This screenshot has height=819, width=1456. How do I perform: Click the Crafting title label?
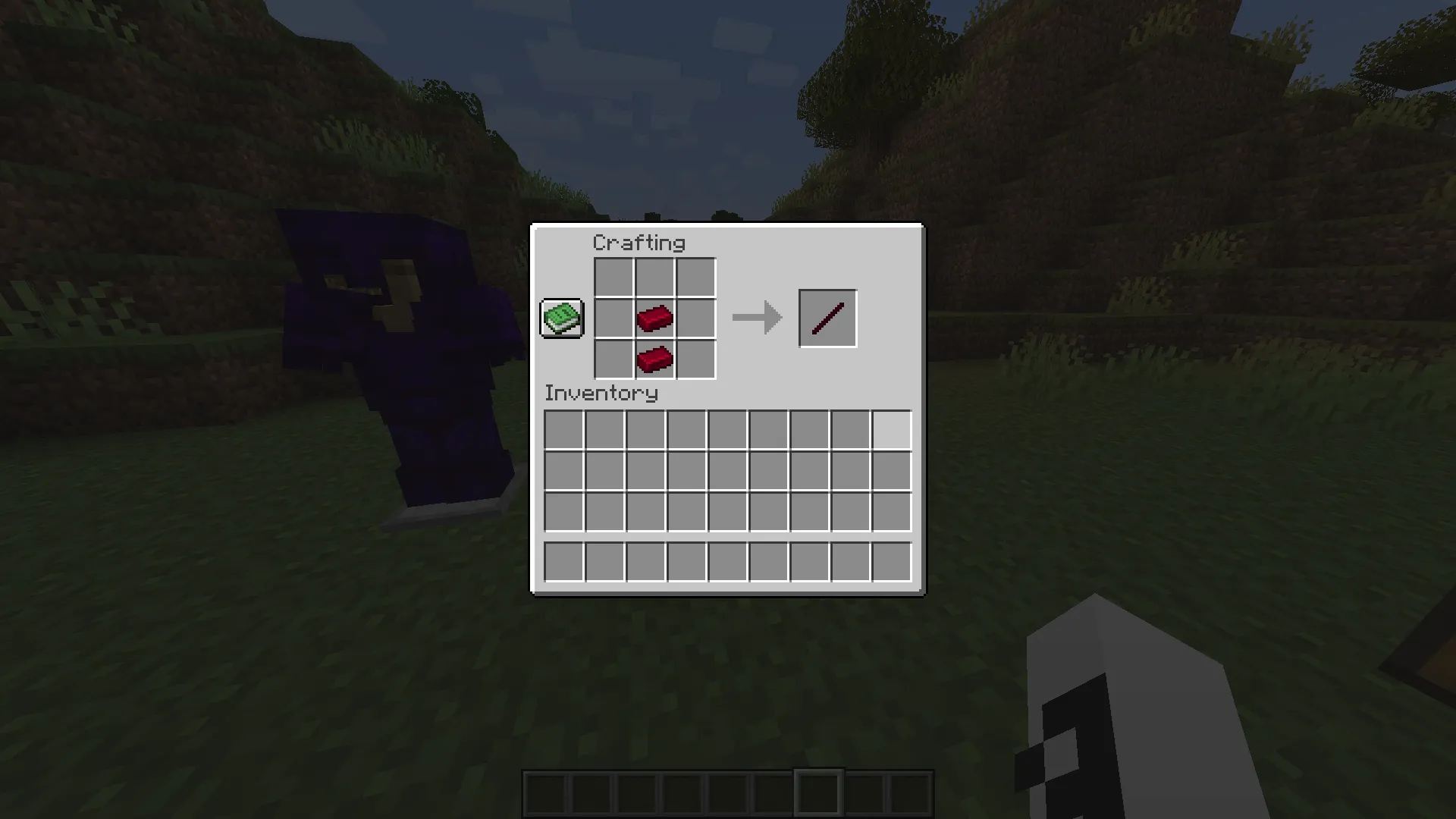click(x=639, y=243)
